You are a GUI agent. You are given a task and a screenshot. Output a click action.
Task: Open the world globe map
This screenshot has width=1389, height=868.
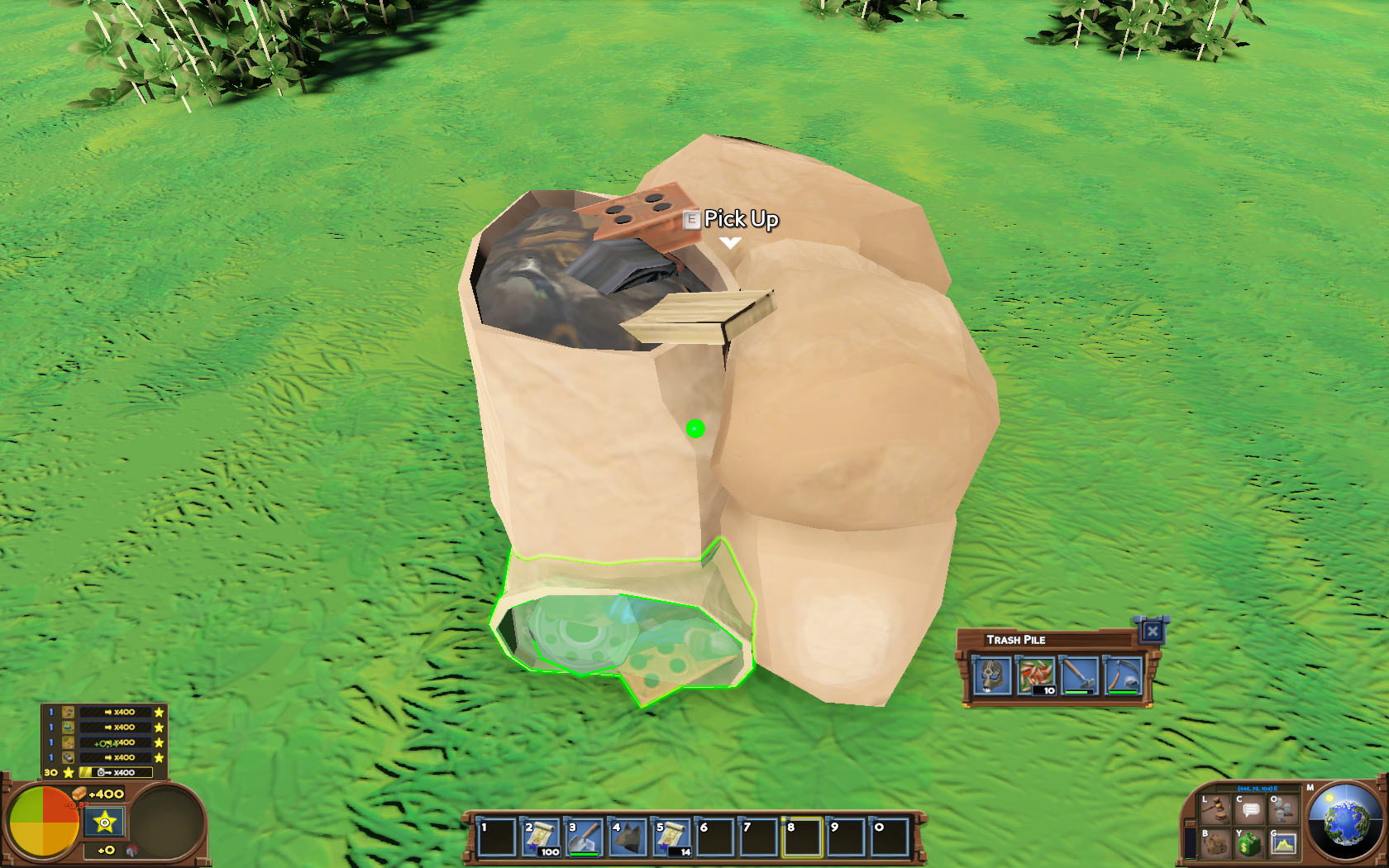1345,822
